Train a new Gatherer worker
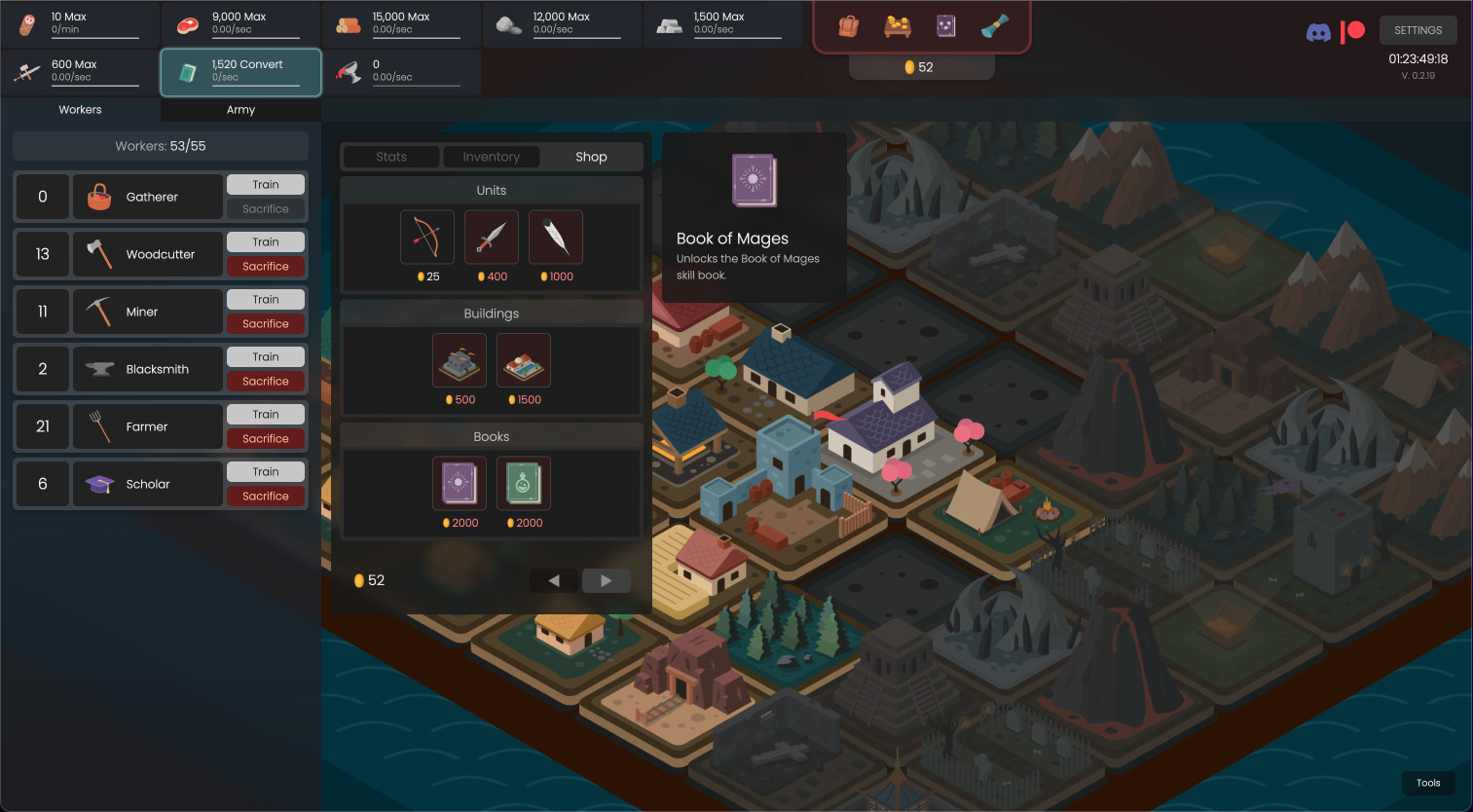Screen dimensions: 1473x812 point(266,183)
